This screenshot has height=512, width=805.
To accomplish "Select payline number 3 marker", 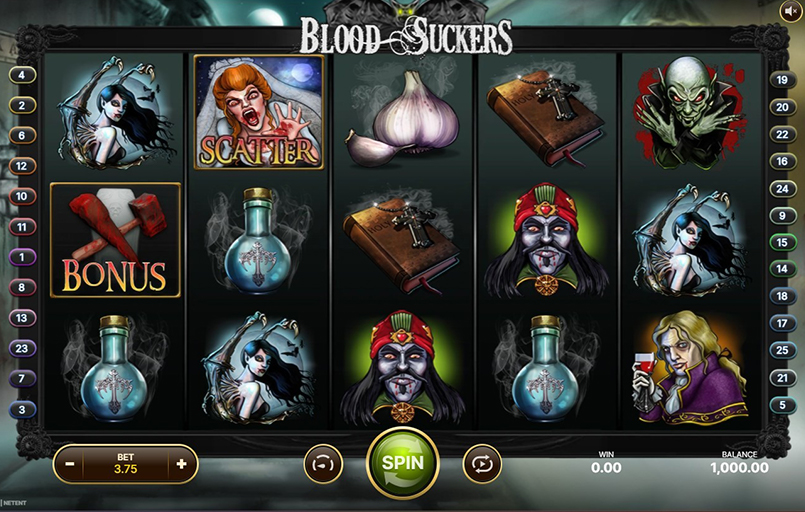I will (x=20, y=409).
